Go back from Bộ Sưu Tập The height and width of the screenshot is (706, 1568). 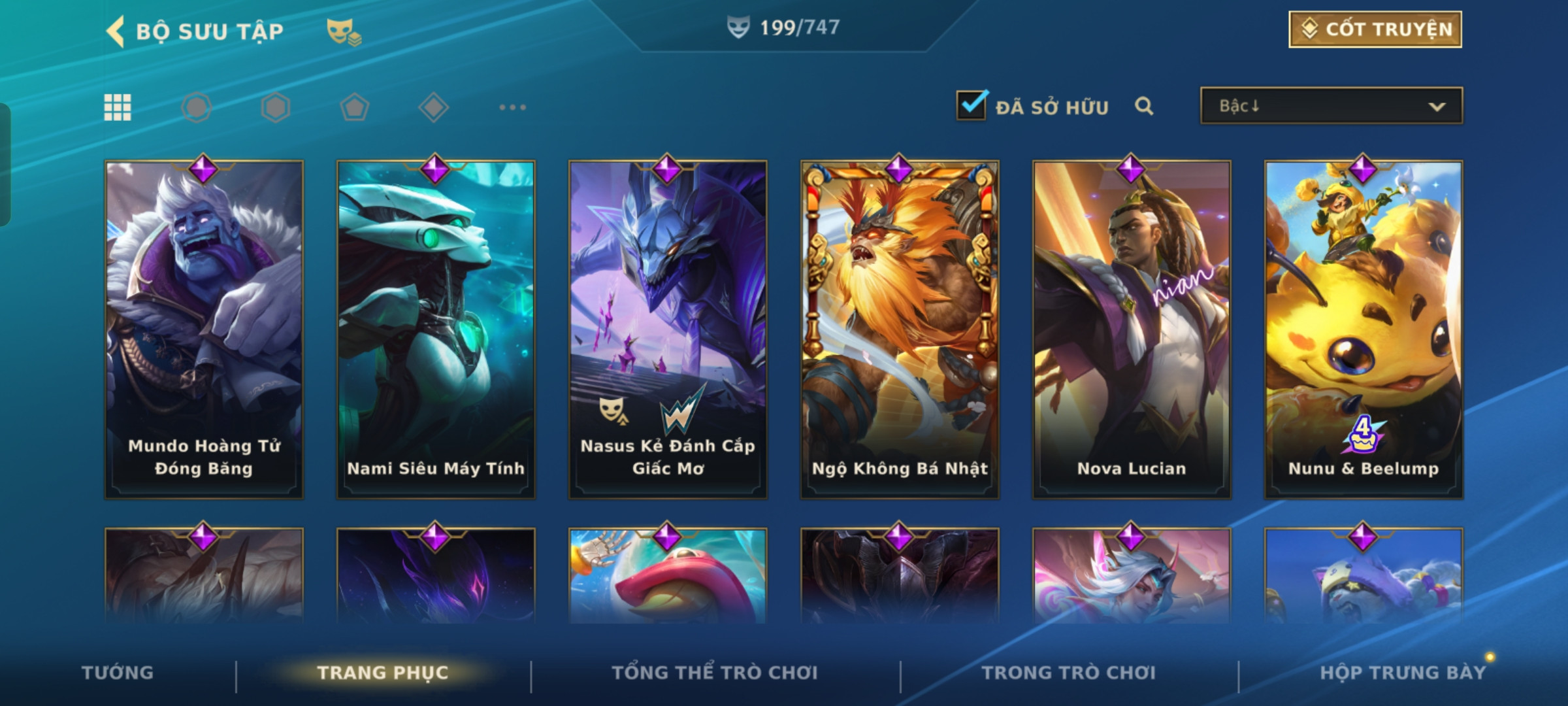pyautogui.click(x=116, y=31)
